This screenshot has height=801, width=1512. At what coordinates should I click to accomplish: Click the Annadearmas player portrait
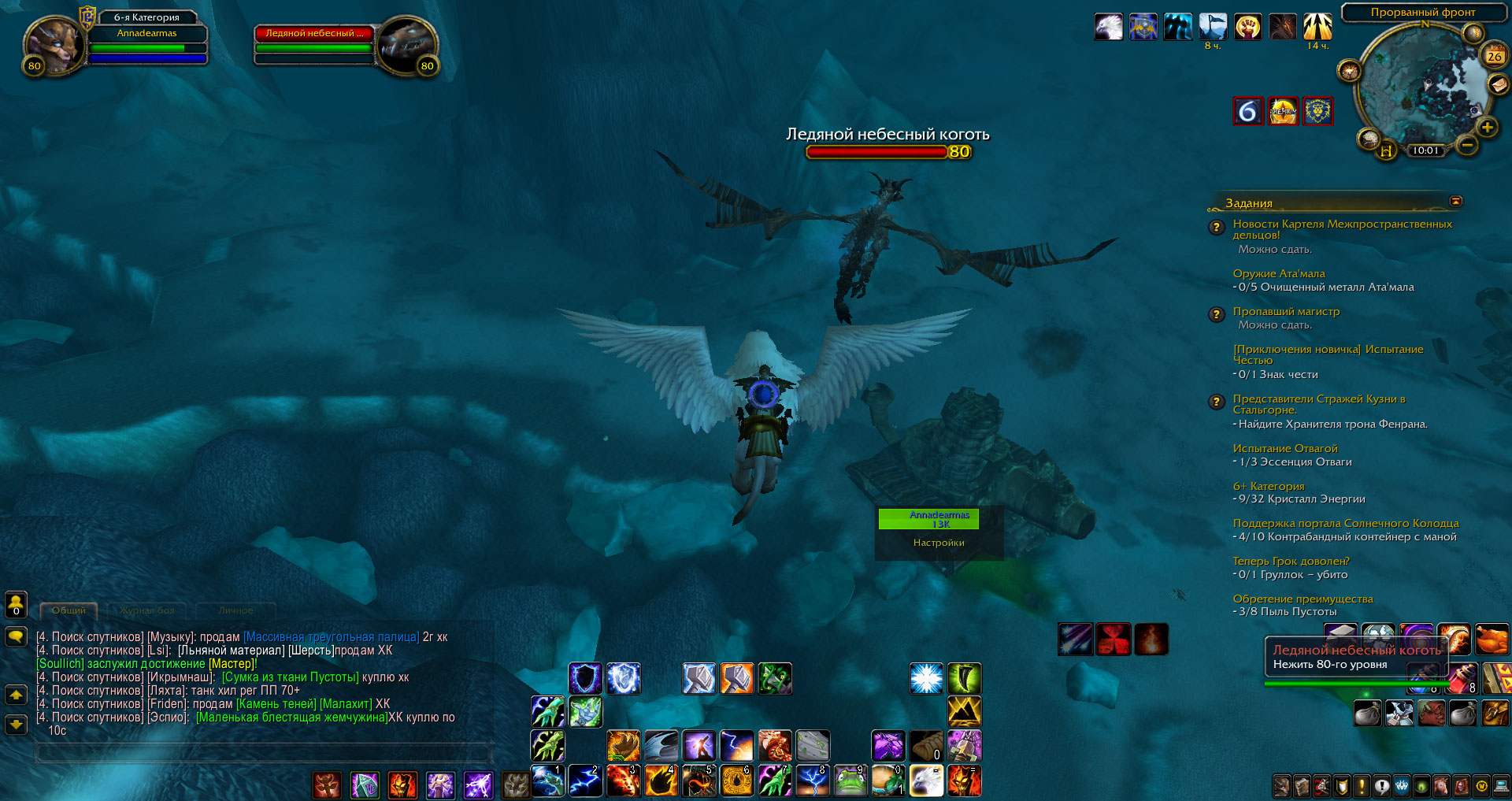(54, 44)
